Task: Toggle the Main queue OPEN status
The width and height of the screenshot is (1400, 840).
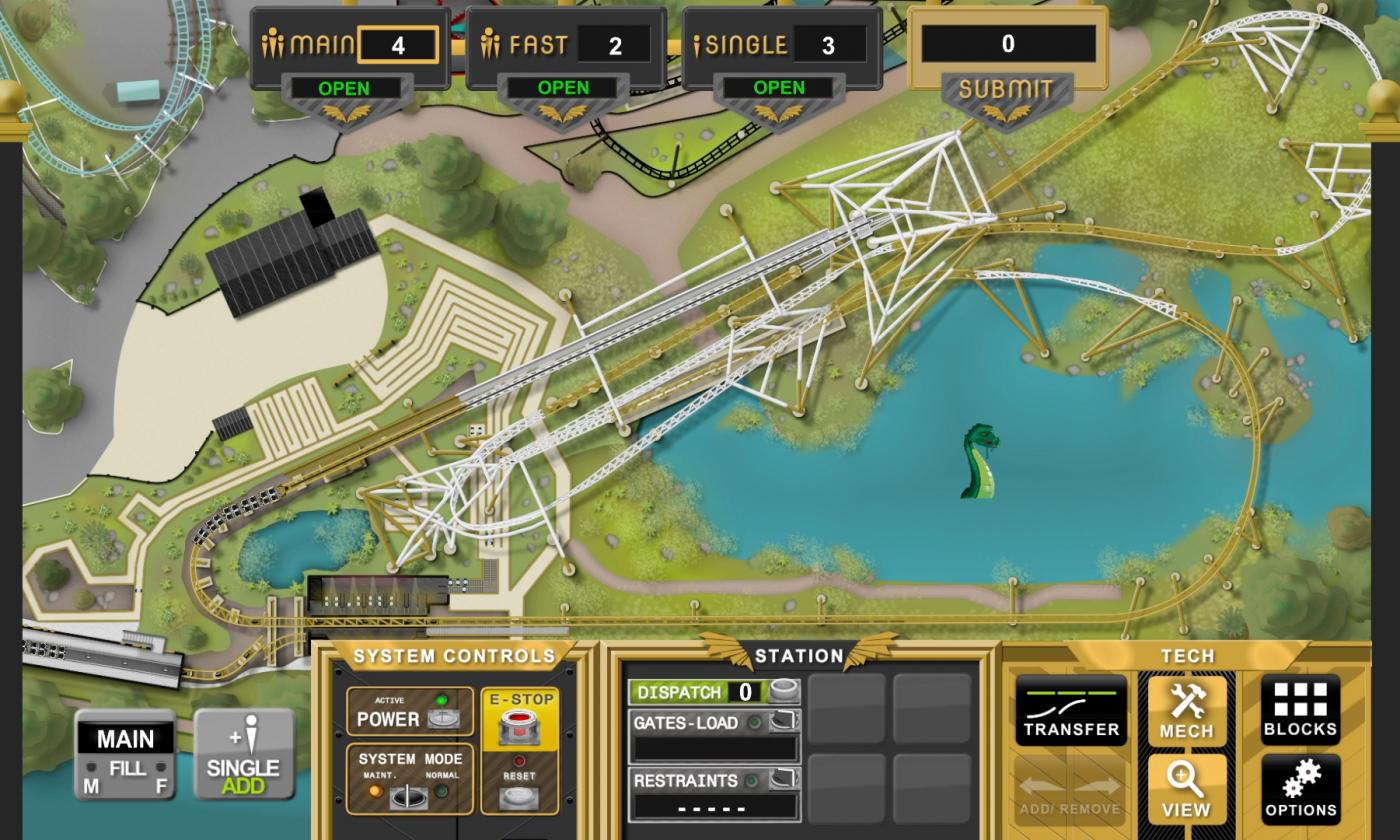Action: [x=345, y=88]
